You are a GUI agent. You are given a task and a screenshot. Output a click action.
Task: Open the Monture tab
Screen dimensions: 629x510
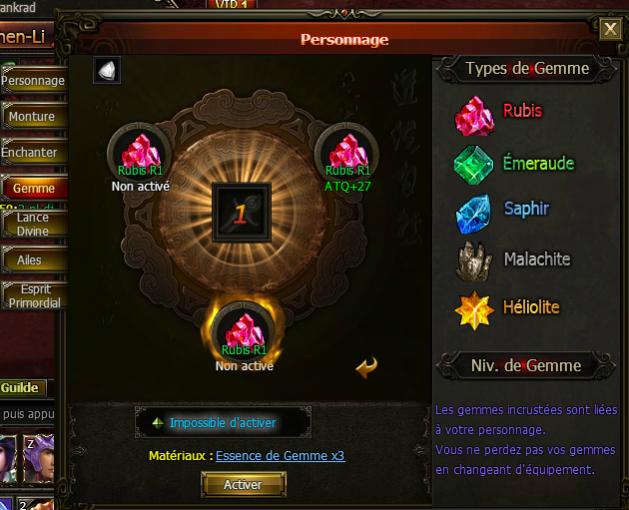(33, 117)
